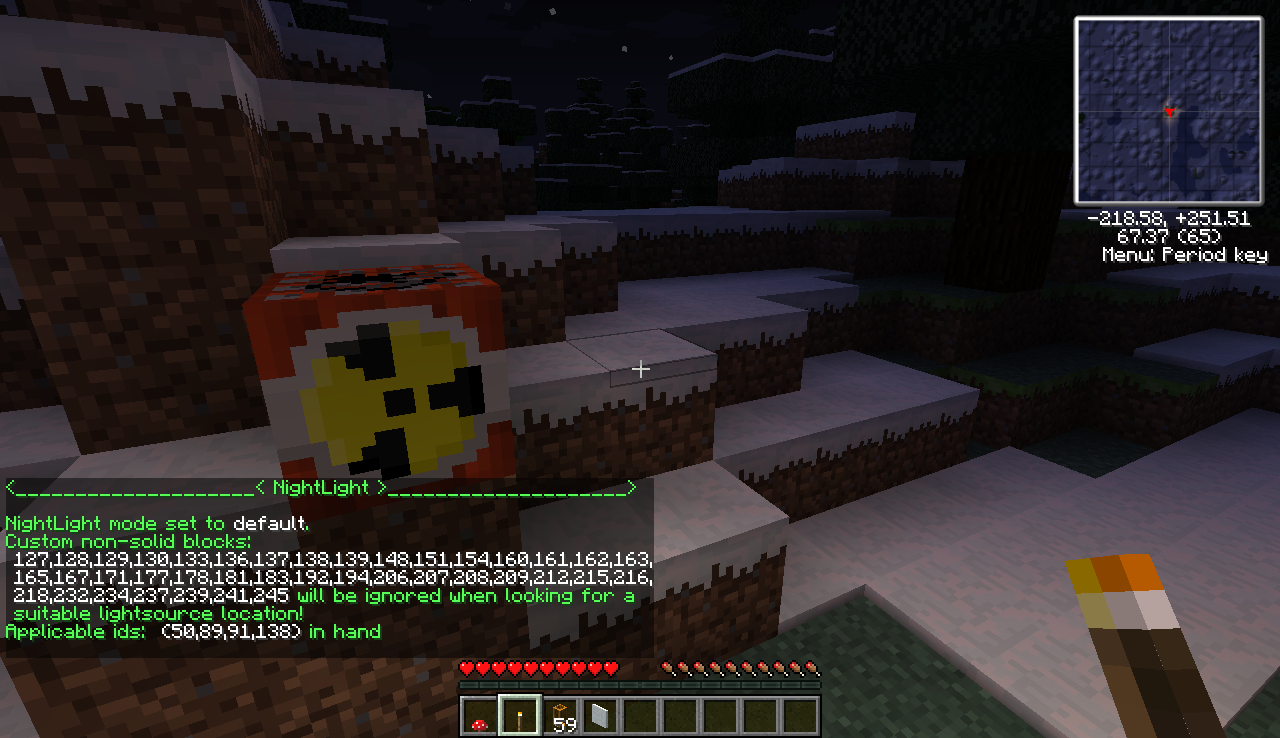Screen dimensions: 1280x738
Task: Click the green NightLight chat header
Action: [x=320, y=488]
